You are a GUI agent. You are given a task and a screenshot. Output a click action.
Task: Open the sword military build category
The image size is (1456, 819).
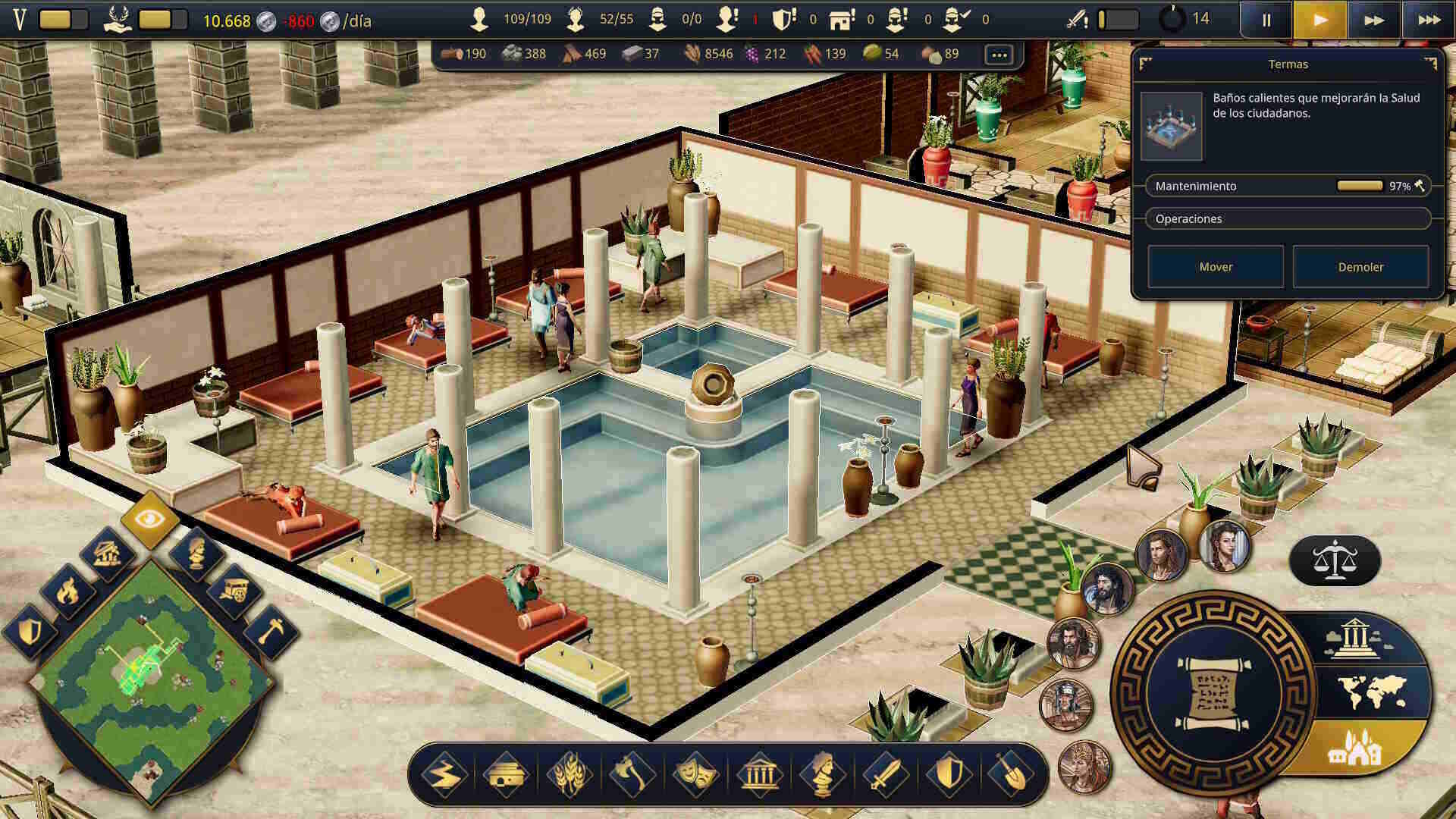(884, 775)
